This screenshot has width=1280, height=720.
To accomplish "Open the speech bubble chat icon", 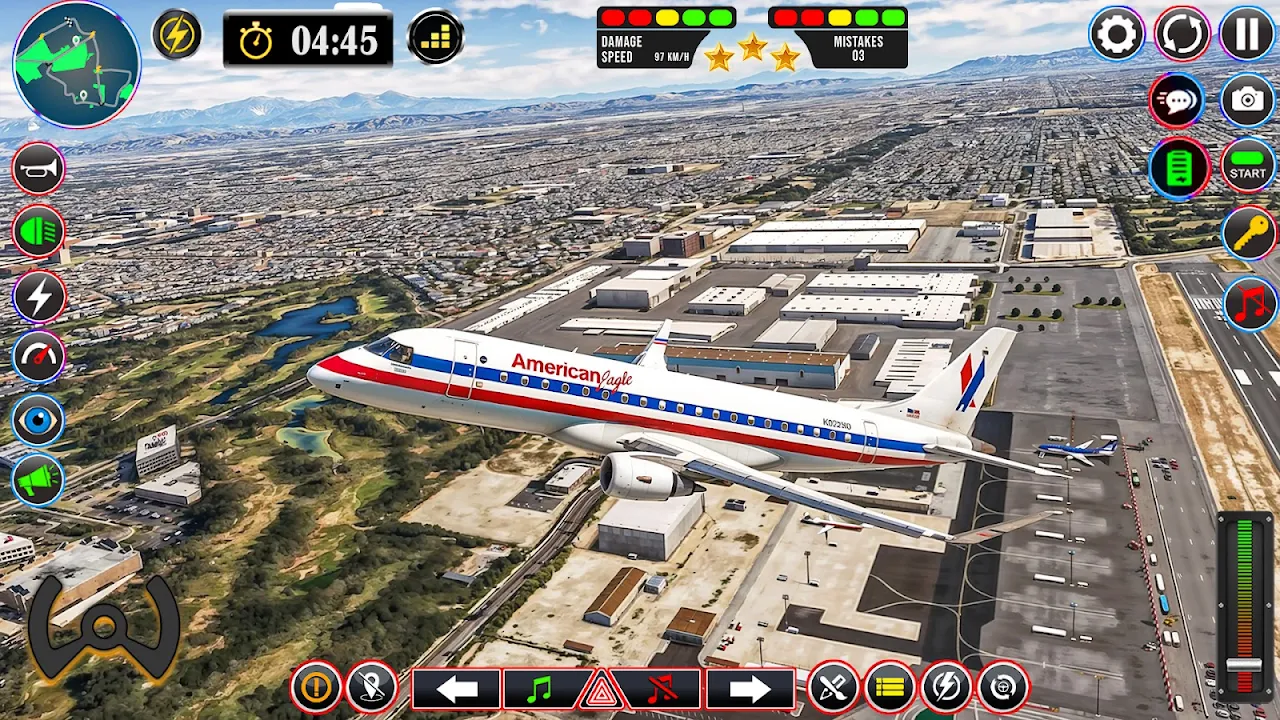I will [1176, 100].
